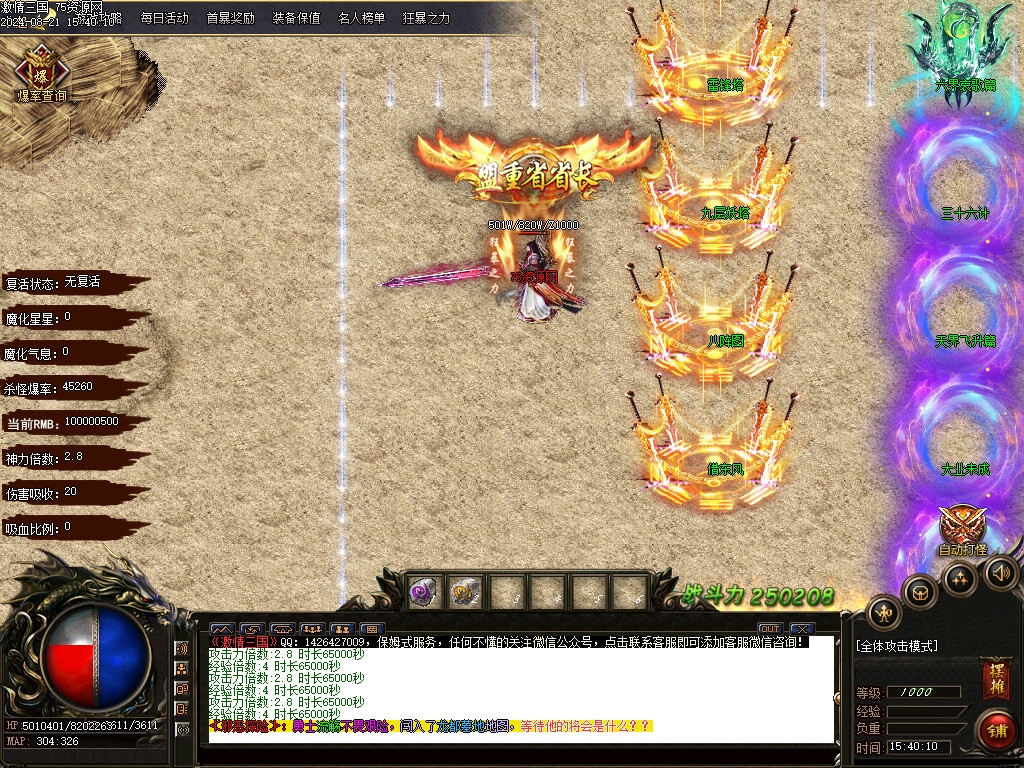Open the 铺 shop round button
Screen dimensions: 1024x768
996,729
